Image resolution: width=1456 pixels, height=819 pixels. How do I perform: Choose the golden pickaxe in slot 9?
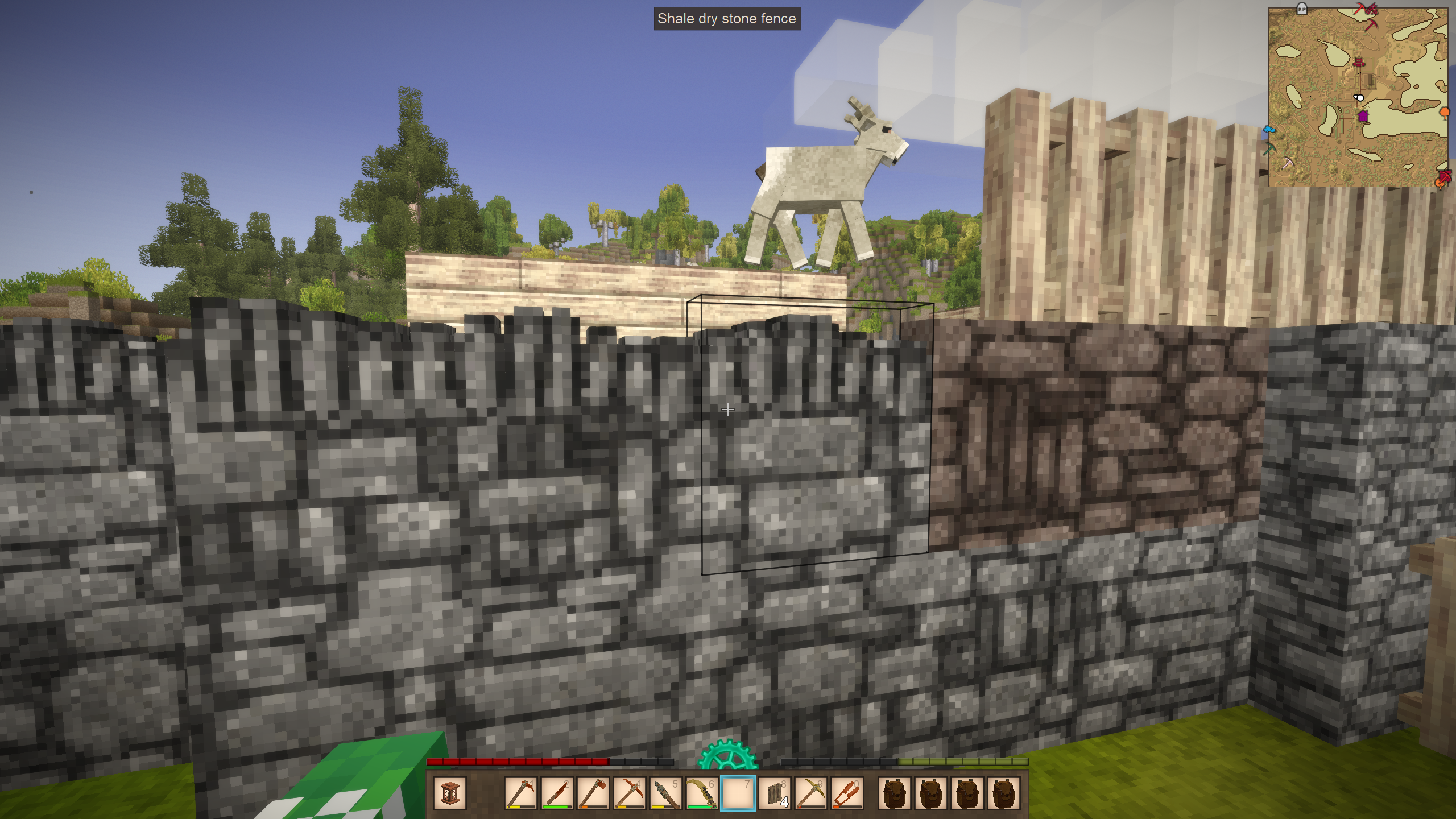tap(811, 793)
